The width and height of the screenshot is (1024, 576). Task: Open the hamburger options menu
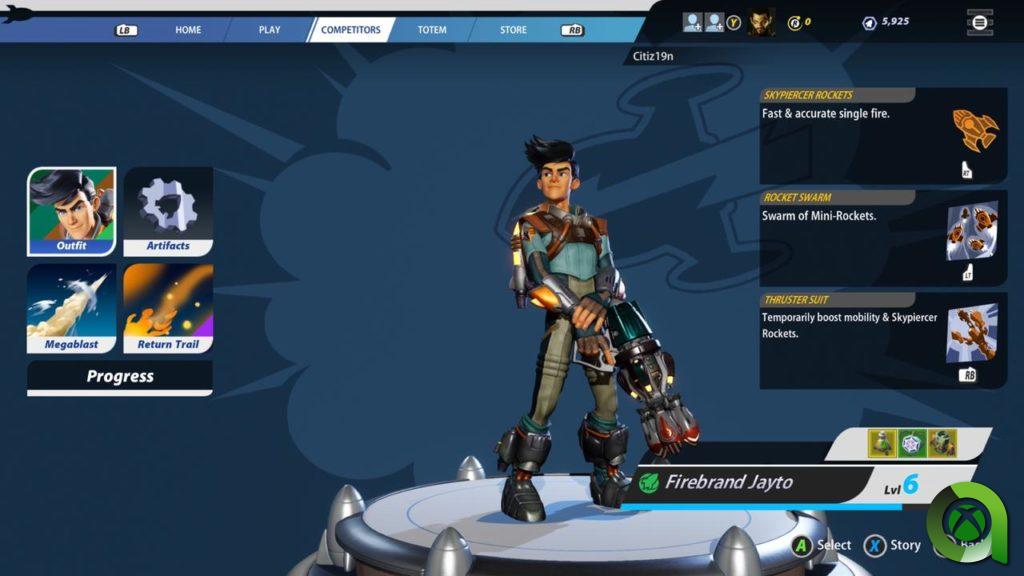tap(980, 22)
